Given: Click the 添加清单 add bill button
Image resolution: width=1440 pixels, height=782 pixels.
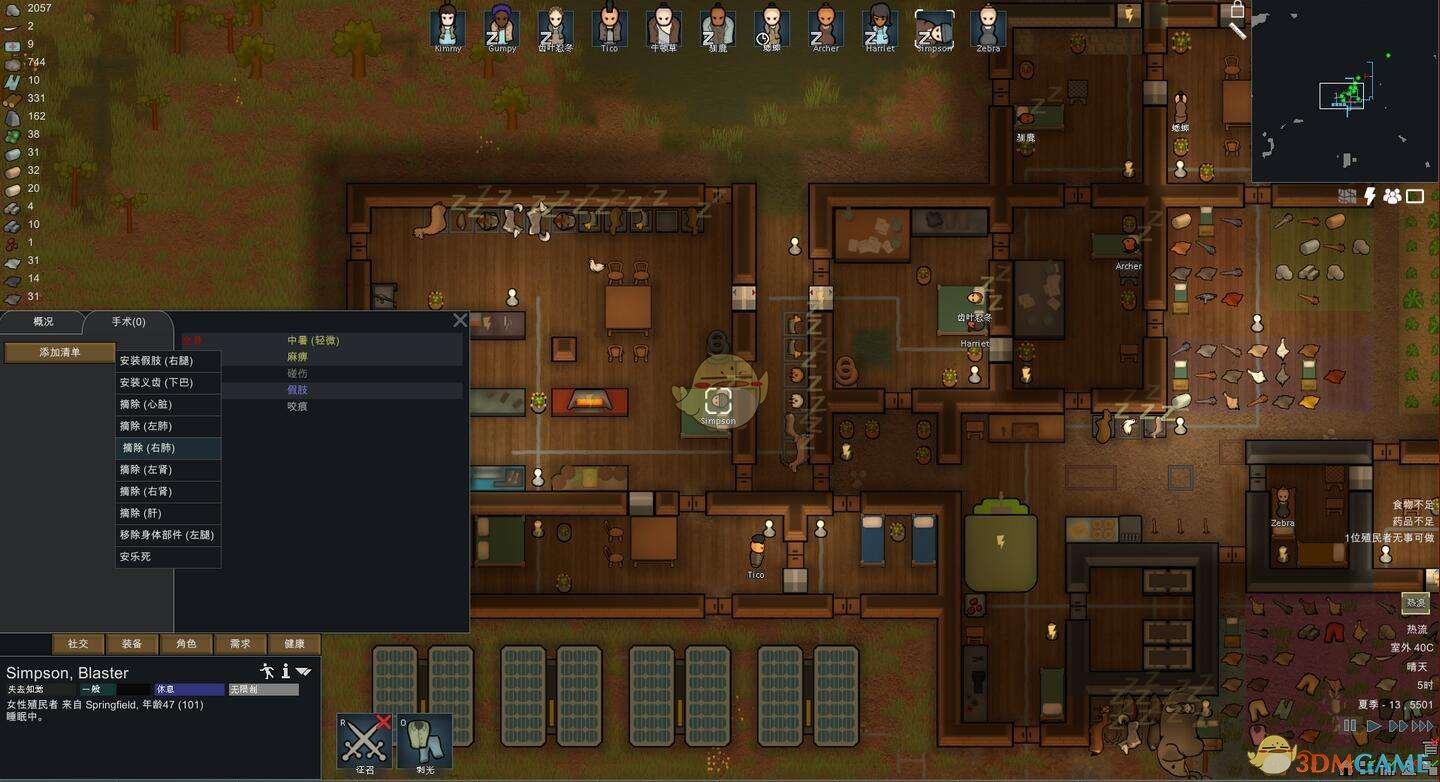Looking at the screenshot, I should click(60, 352).
